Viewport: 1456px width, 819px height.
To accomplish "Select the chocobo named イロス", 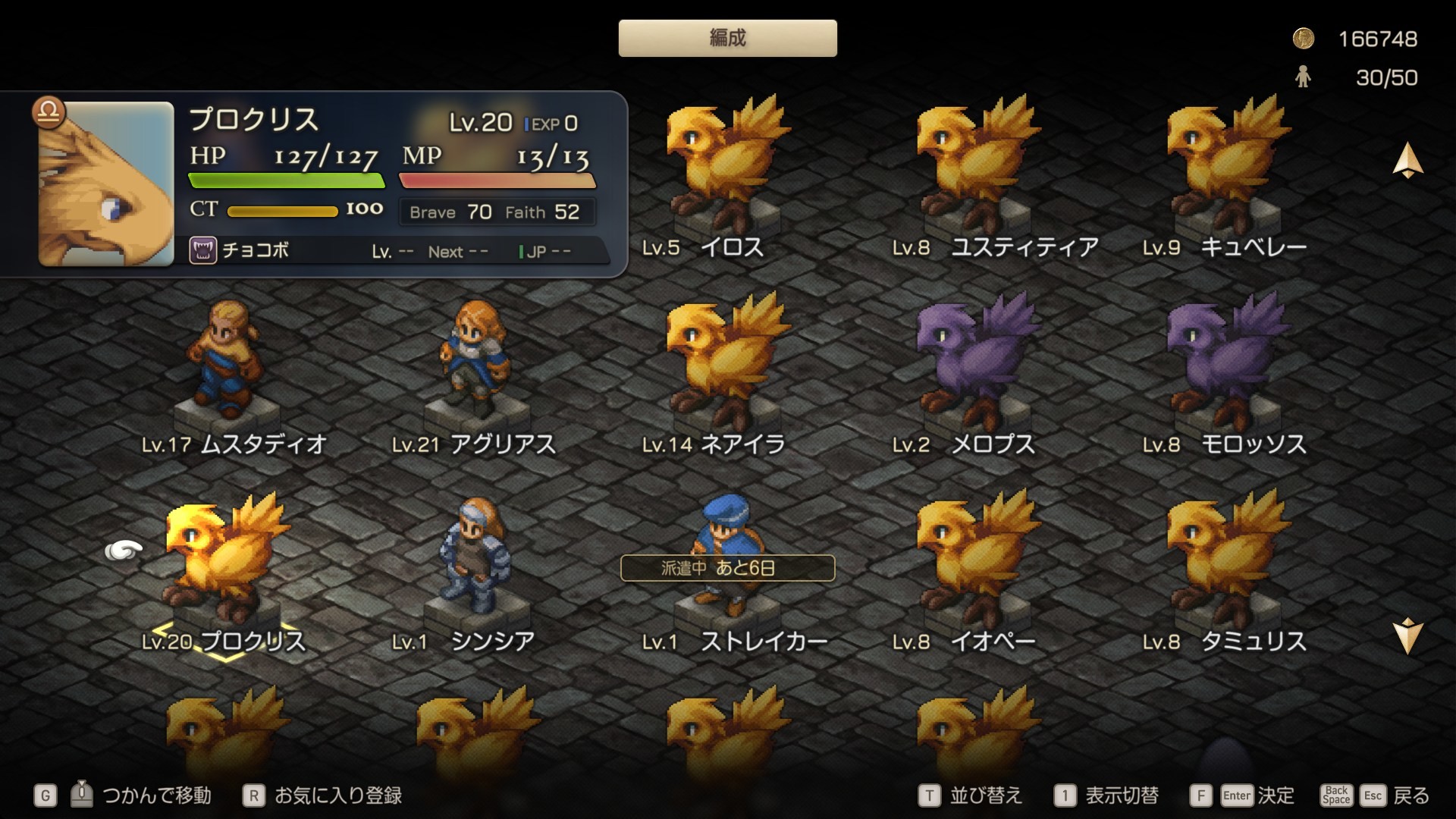I will click(x=726, y=167).
